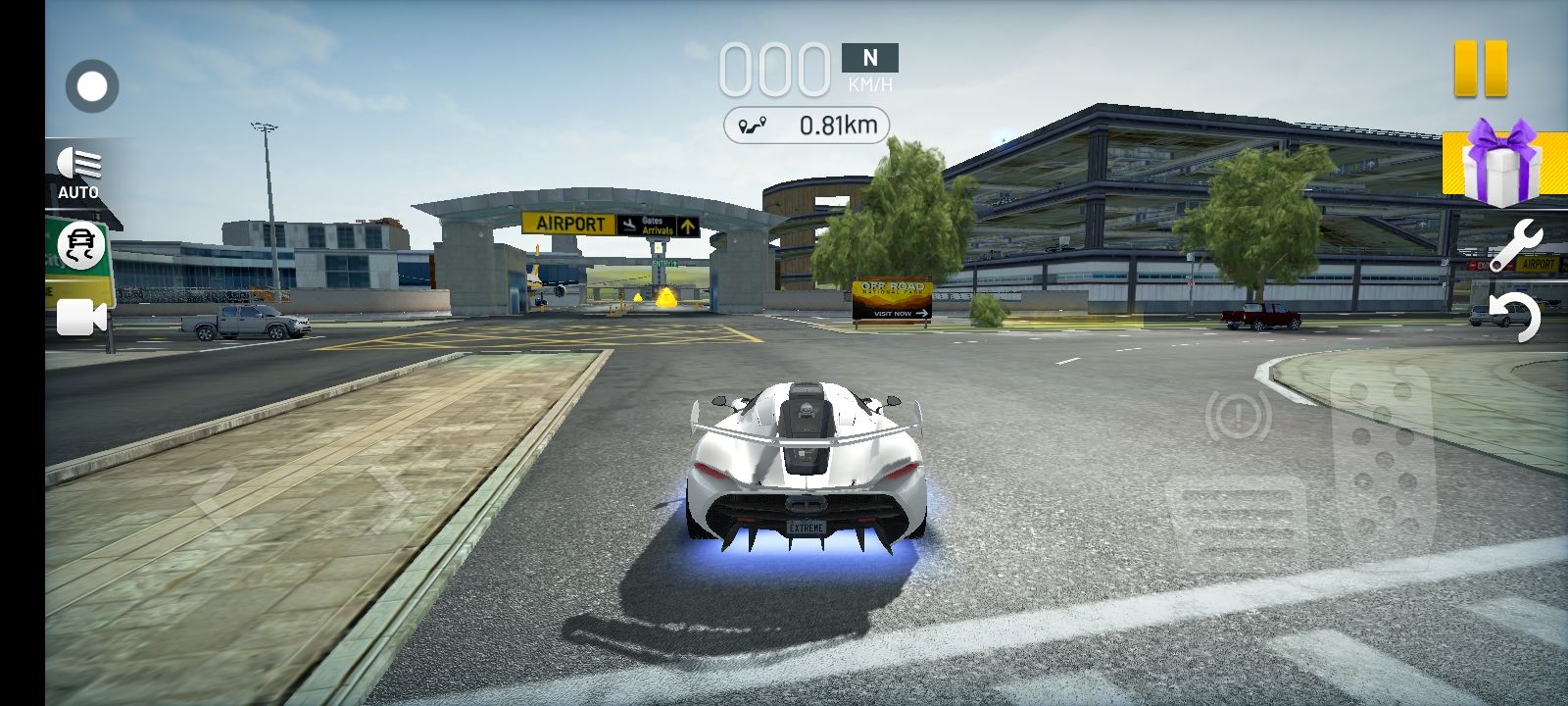This screenshot has width=1568, height=706.
Task: Pause the game with the yellow button
Action: (1480, 69)
